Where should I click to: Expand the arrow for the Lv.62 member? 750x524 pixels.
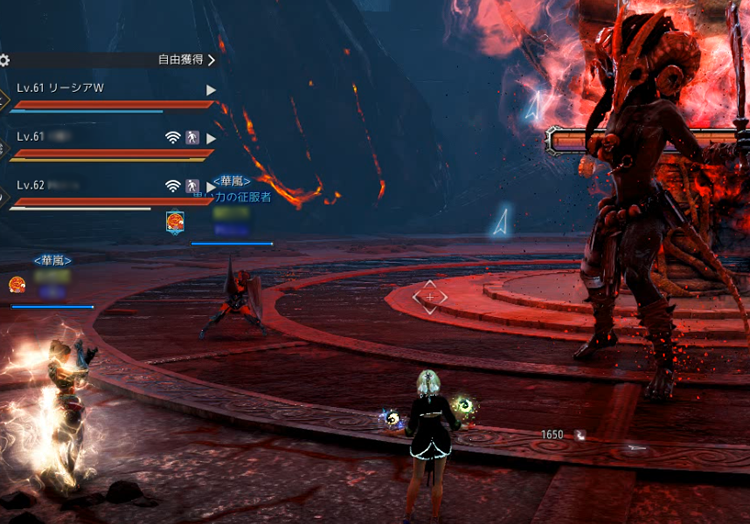click(210, 186)
